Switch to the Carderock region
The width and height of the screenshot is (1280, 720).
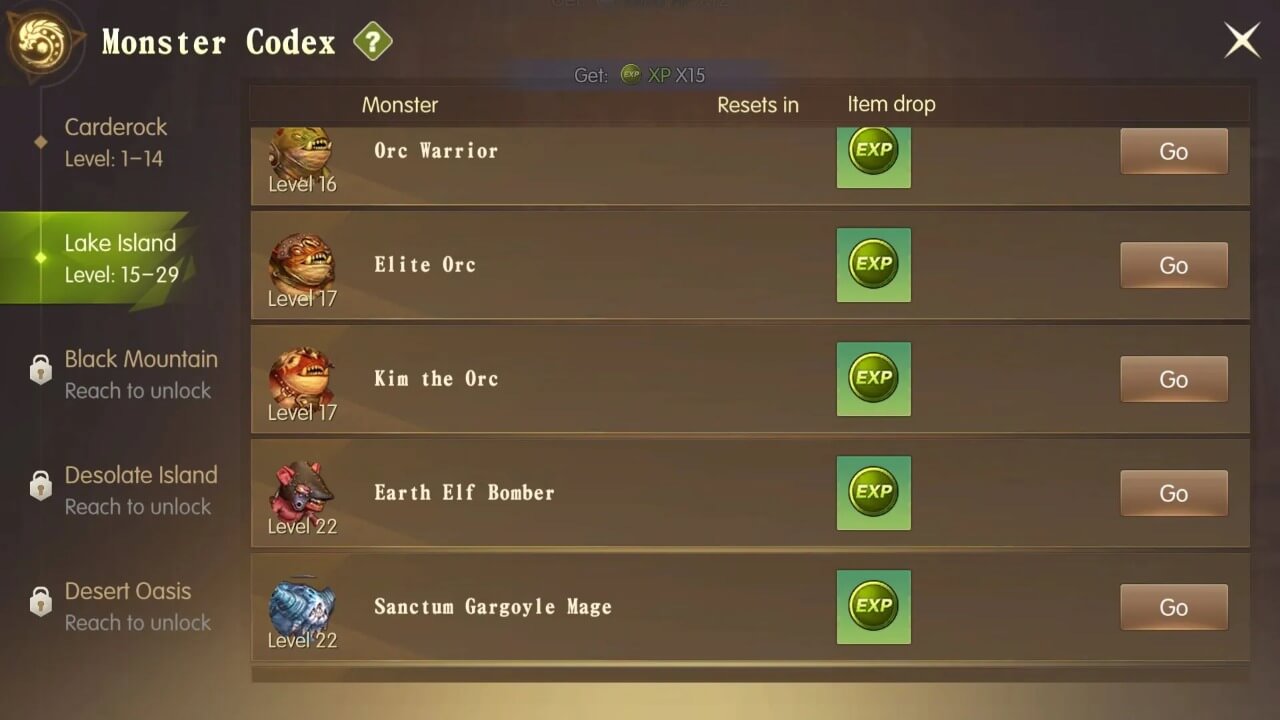[116, 142]
